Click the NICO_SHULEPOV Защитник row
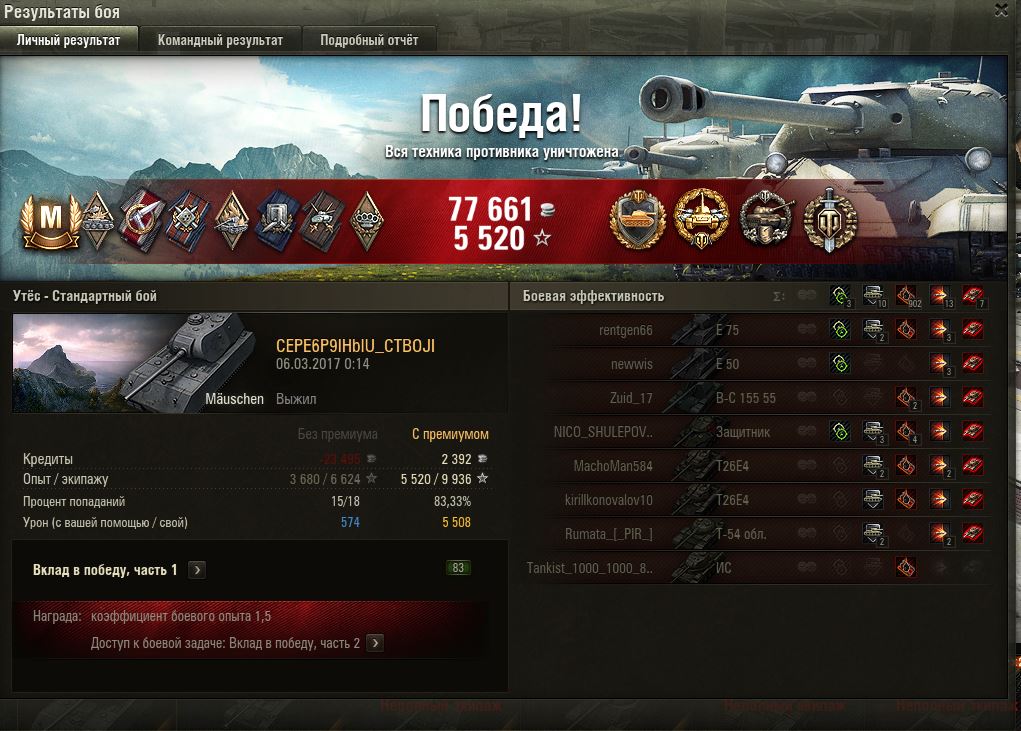The height and width of the screenshot is (731, 1021). (750, 432)
